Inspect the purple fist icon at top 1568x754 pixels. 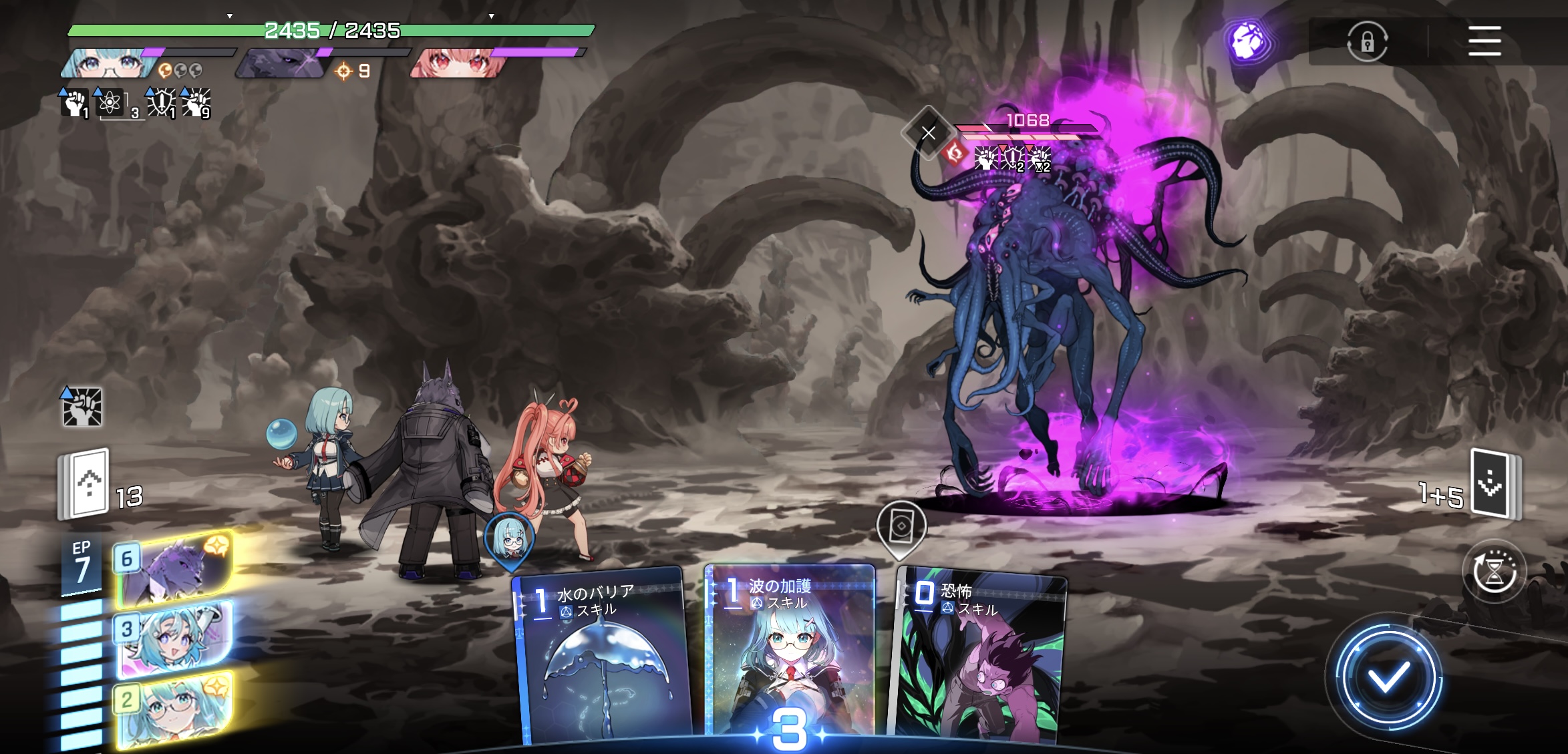[x=1247, y=41]
